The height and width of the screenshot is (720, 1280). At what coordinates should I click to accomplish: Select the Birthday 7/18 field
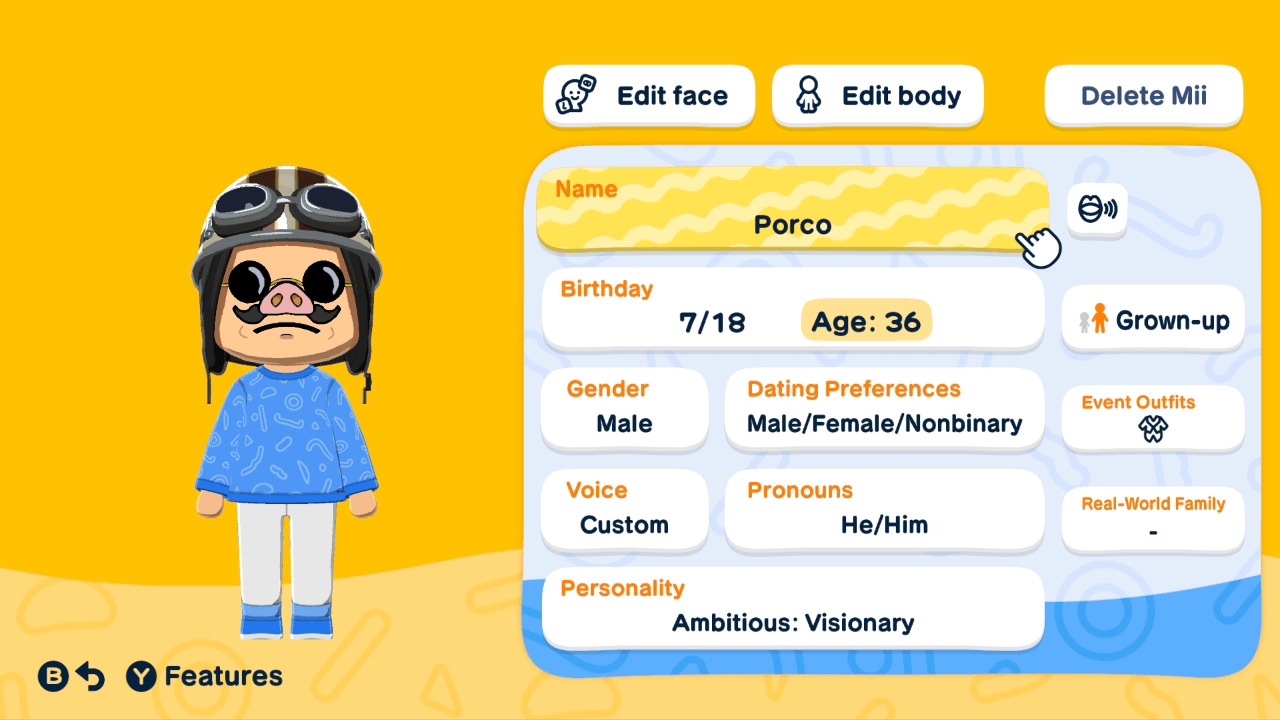pos(712,320)
